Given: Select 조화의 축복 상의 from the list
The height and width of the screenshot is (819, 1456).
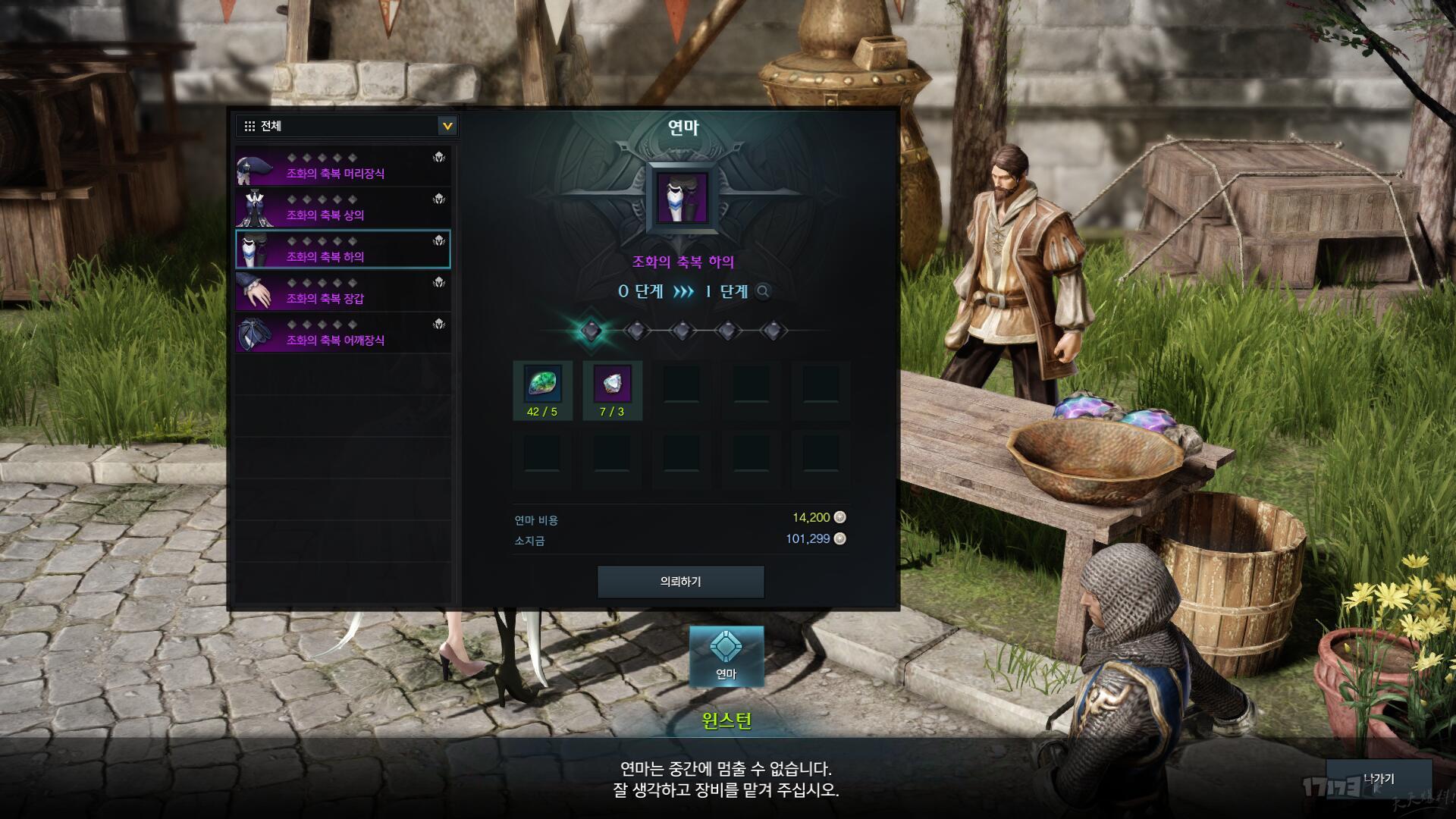Looking at the screenshot, I should click(x=343, y=209).
